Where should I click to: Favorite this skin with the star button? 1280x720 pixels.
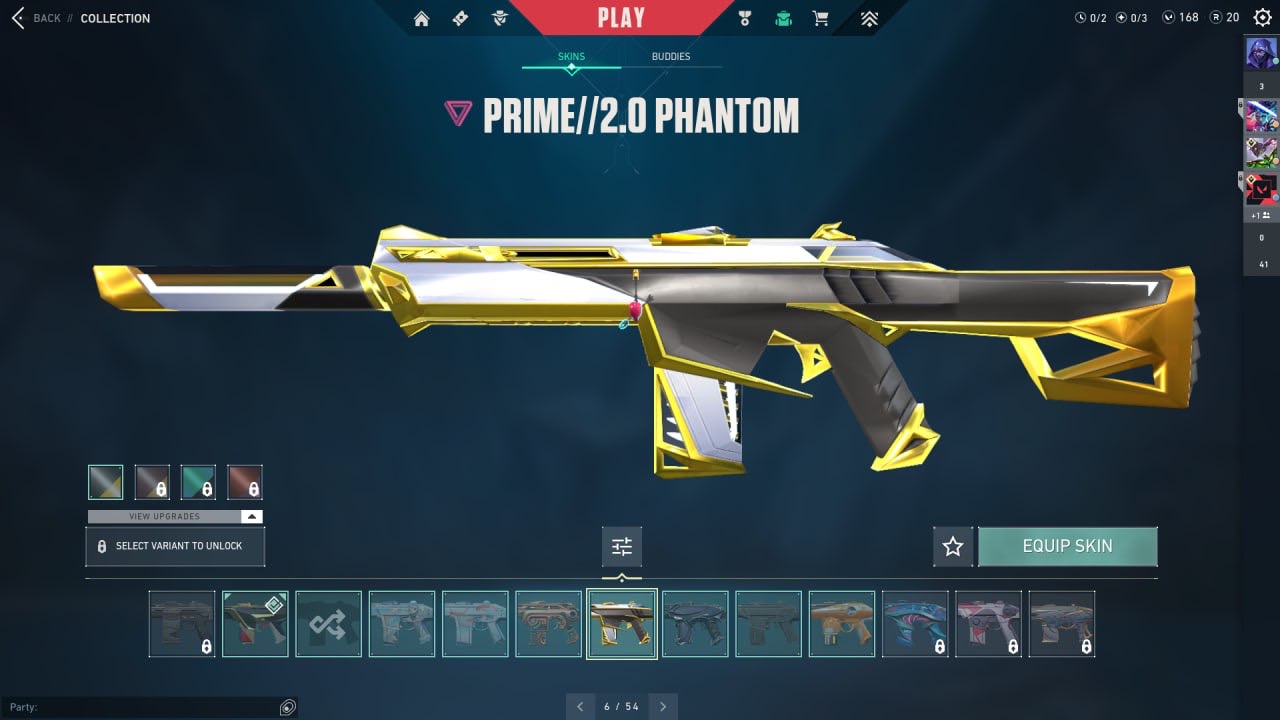tap(953, 547)
